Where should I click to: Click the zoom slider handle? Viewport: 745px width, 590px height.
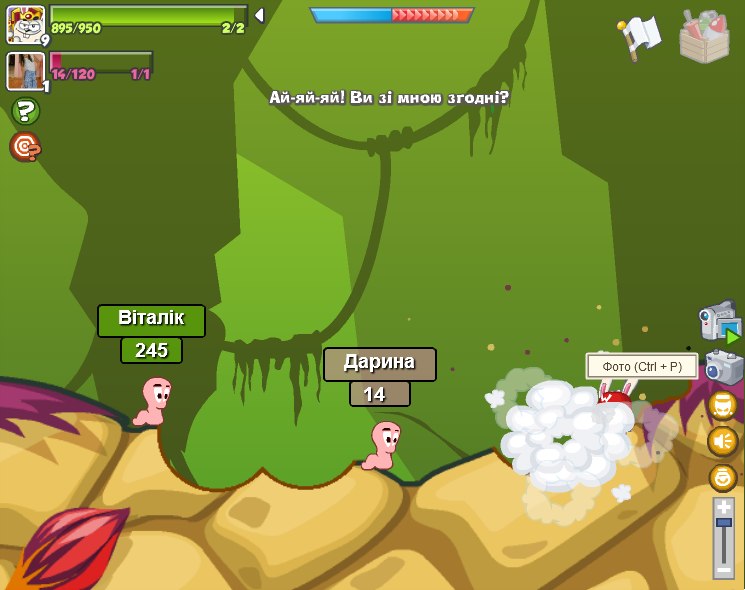pyautogui.click(x=723, y=523)
